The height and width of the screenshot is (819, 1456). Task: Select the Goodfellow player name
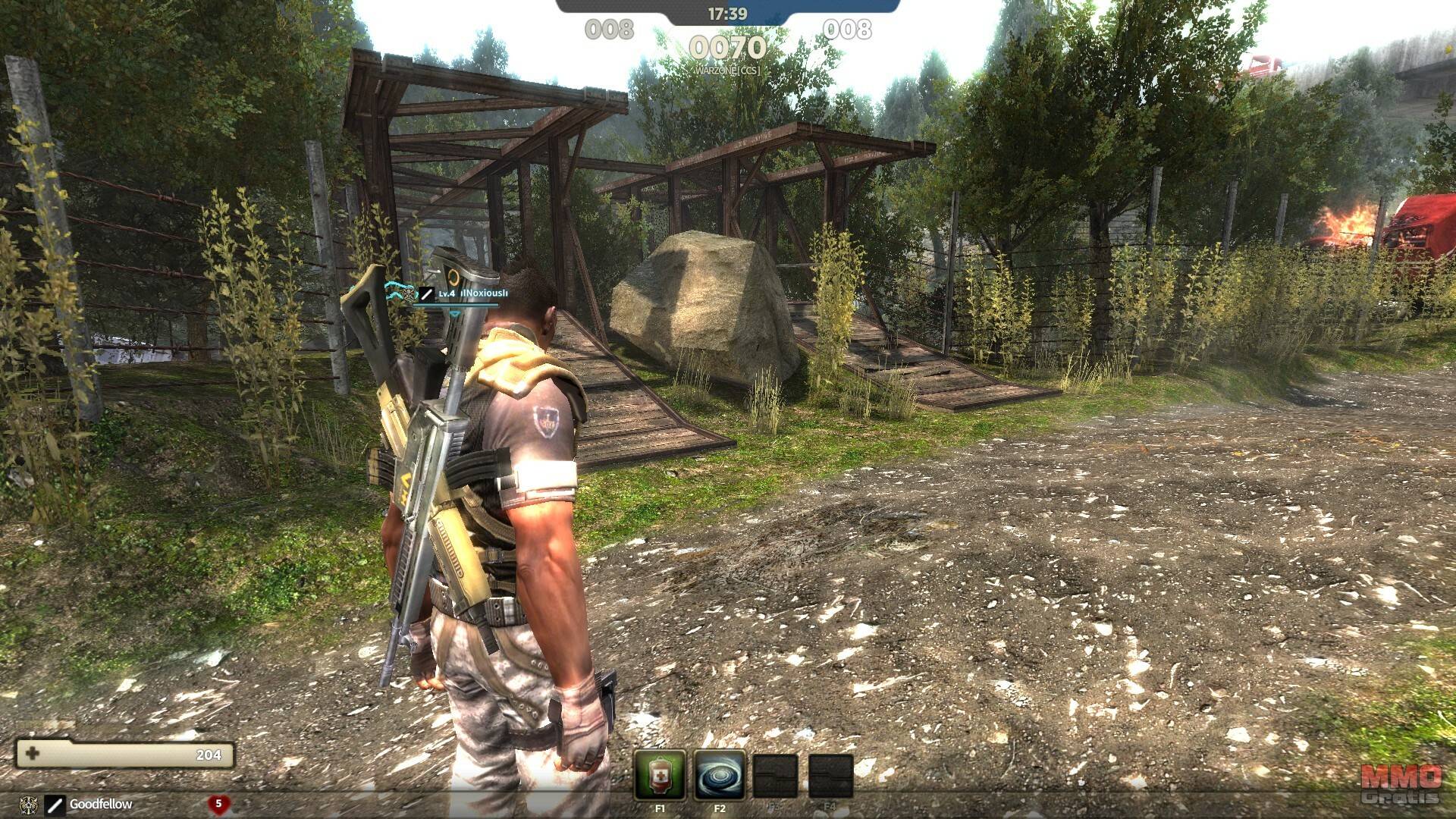(101, 804)
